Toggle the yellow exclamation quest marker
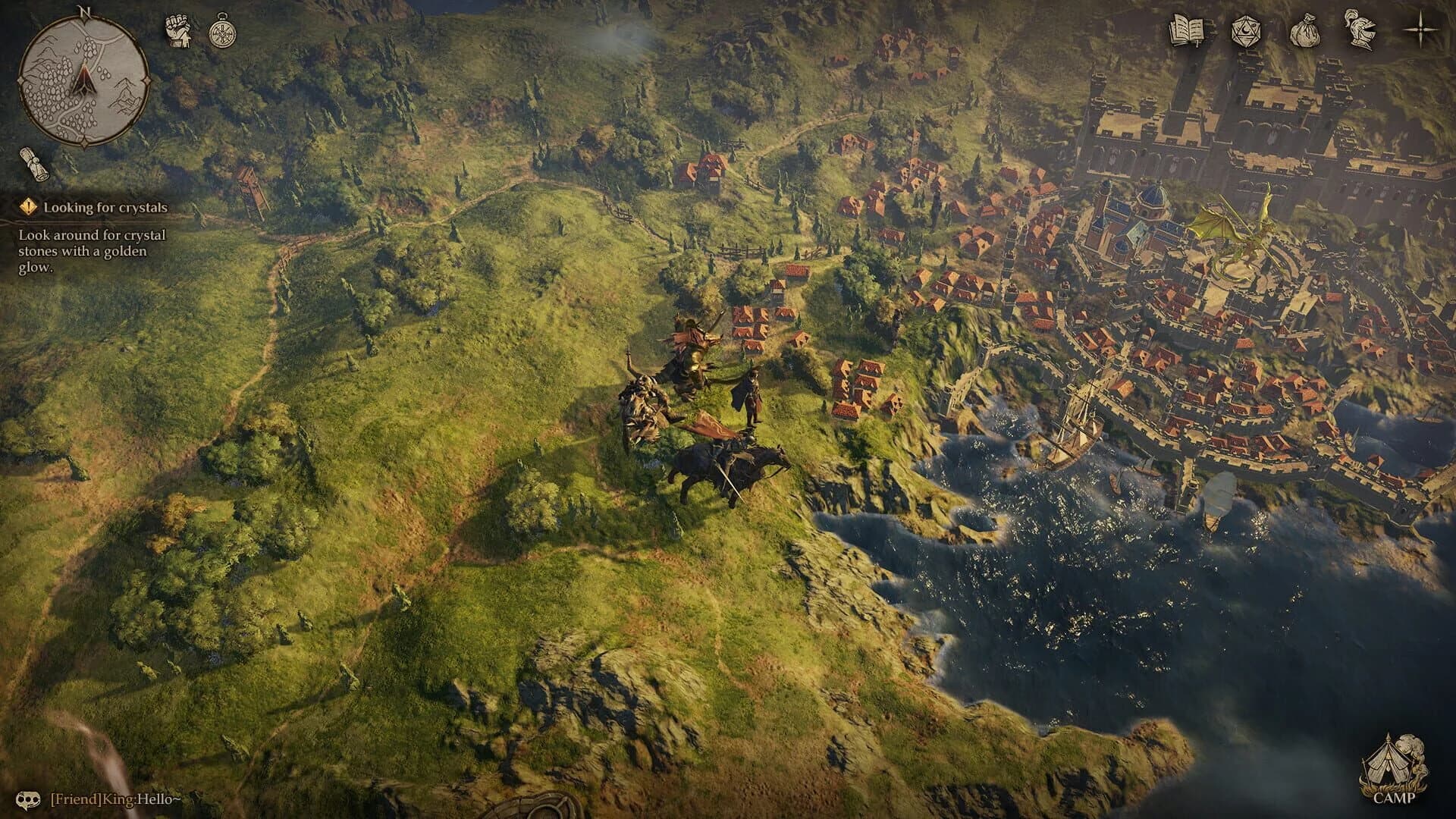 (x=28, y=205)
